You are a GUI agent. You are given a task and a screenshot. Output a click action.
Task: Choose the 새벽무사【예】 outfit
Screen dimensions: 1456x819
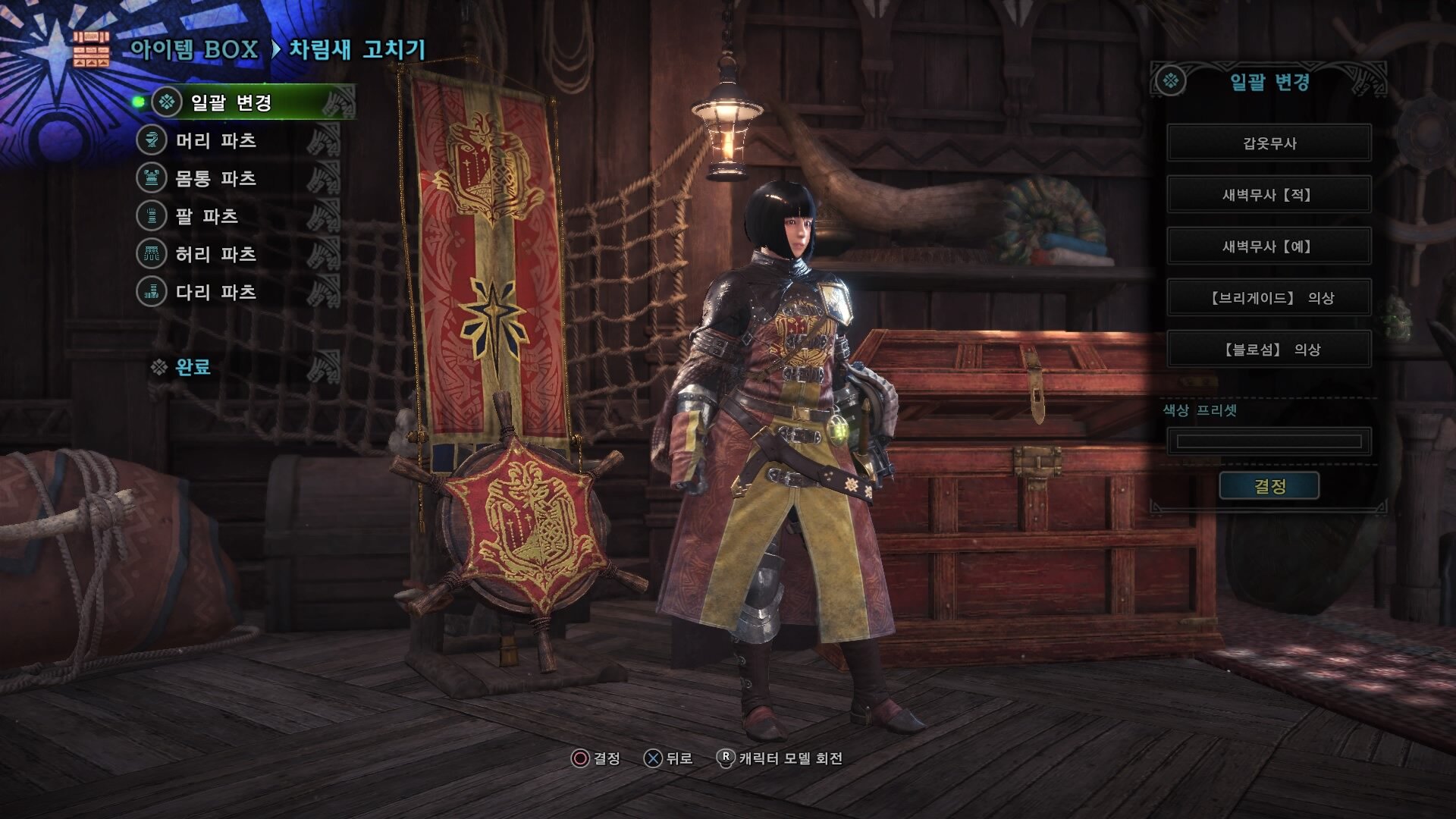(1269, 246)
